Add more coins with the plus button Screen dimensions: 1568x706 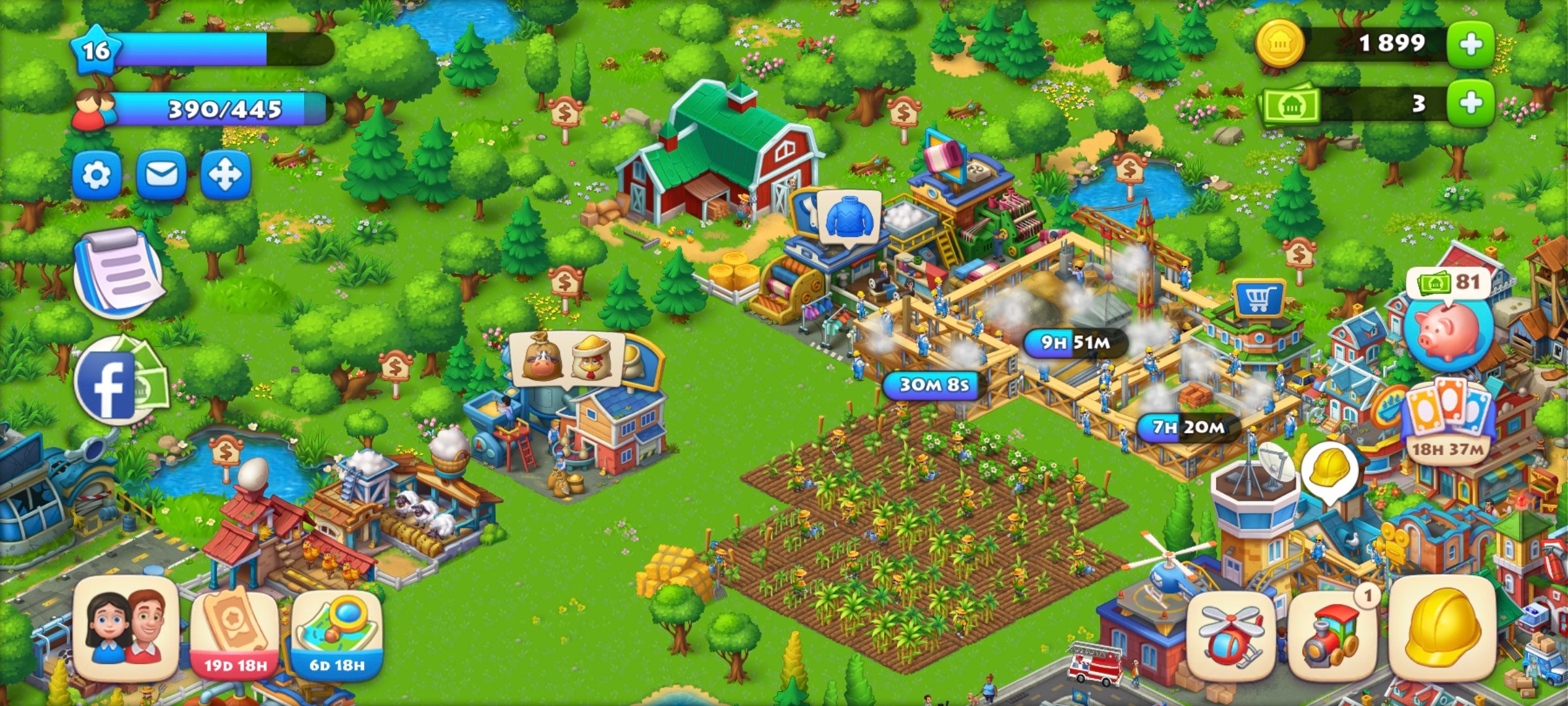1470,44
